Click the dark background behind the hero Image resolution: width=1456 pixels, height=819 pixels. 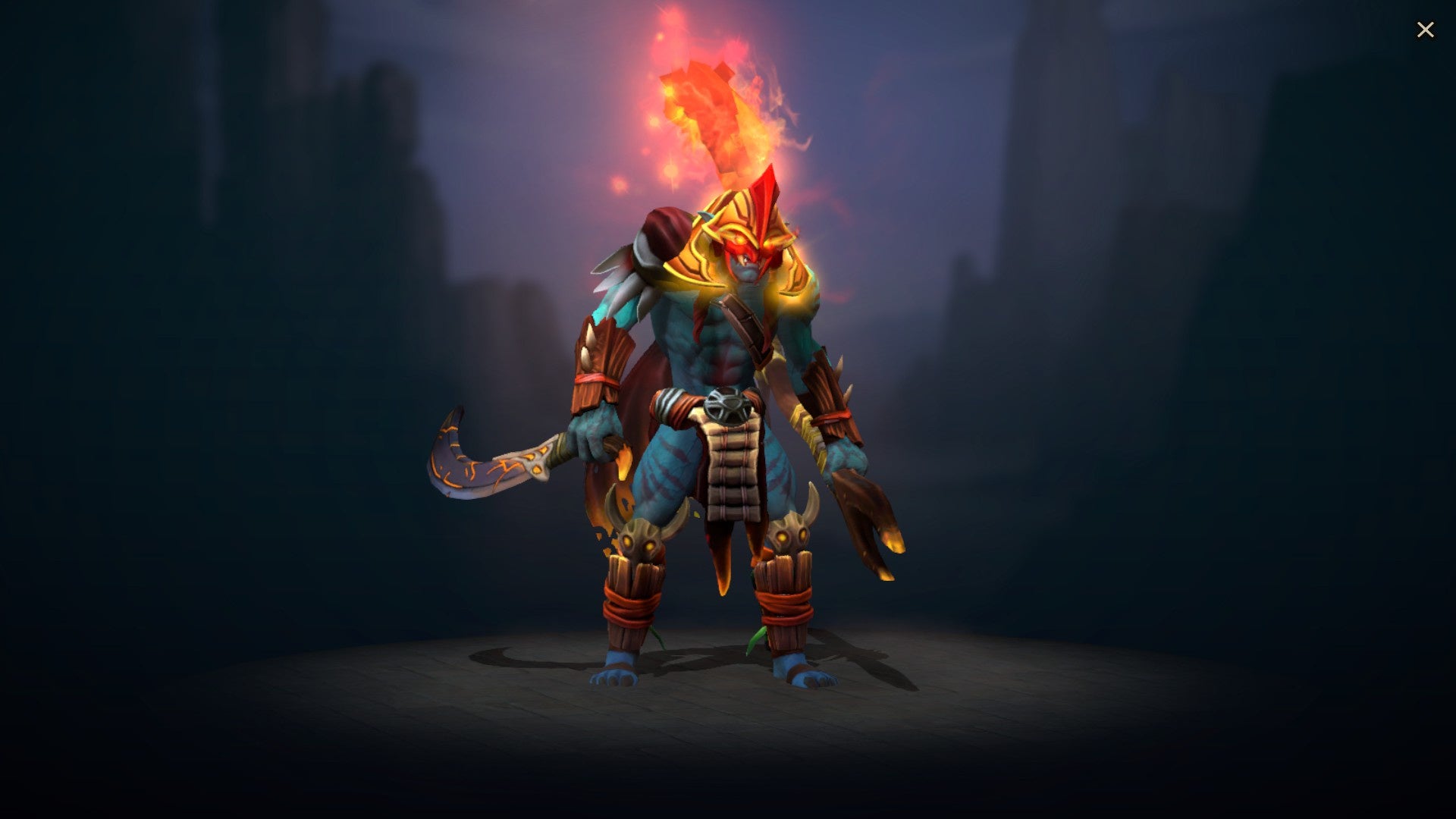(x=265, y=303)
